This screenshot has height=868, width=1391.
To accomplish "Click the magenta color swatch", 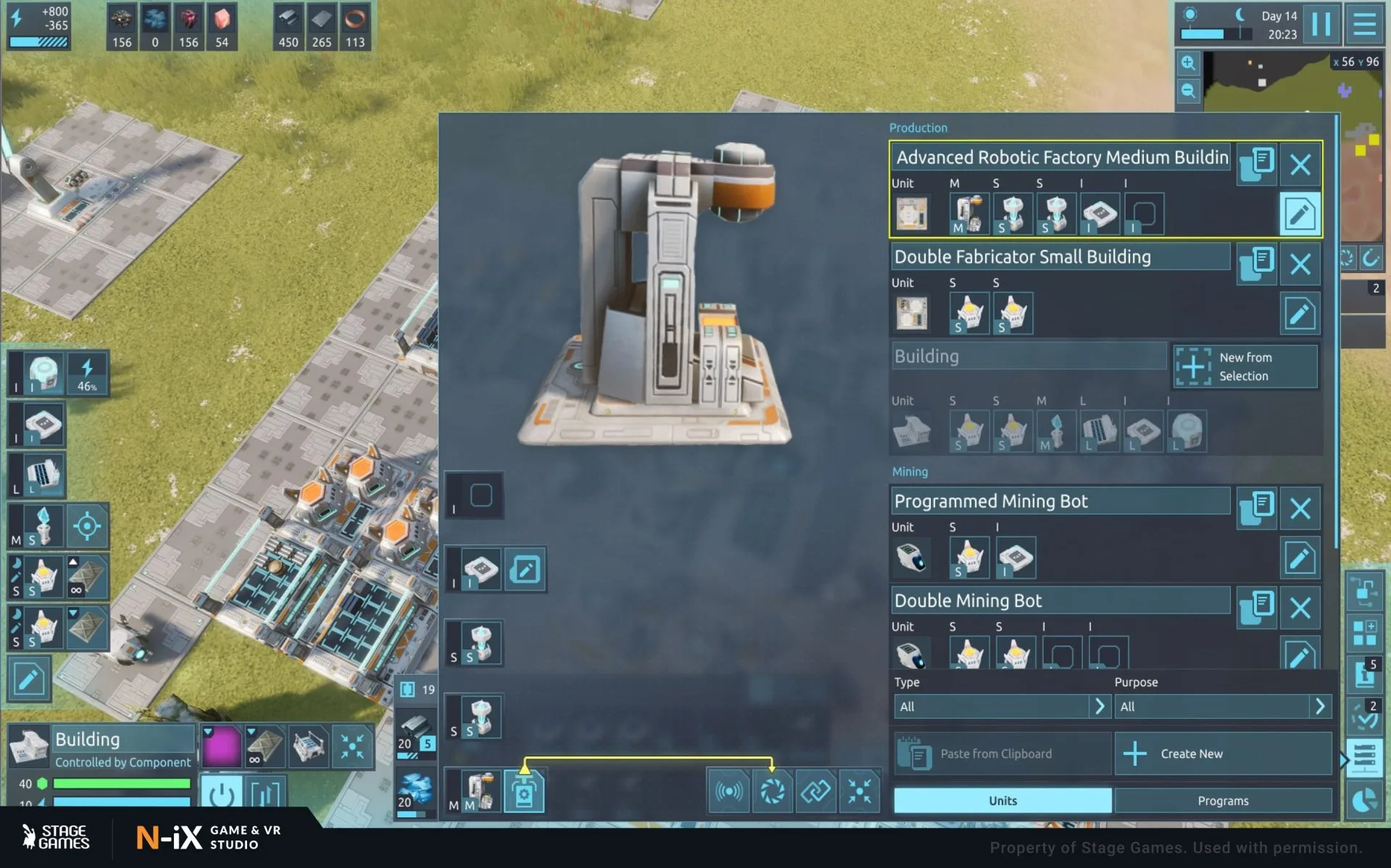I will 221,746.
